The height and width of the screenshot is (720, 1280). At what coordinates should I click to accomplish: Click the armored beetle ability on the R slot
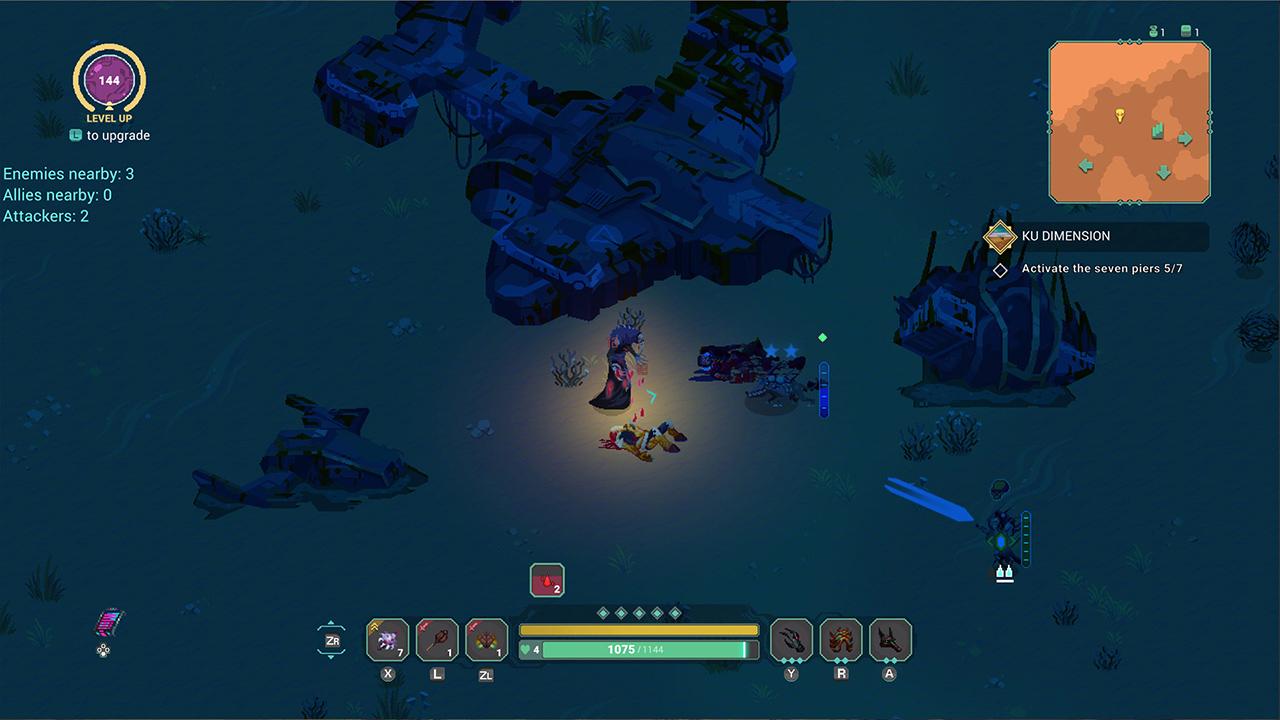pos(841,640)
